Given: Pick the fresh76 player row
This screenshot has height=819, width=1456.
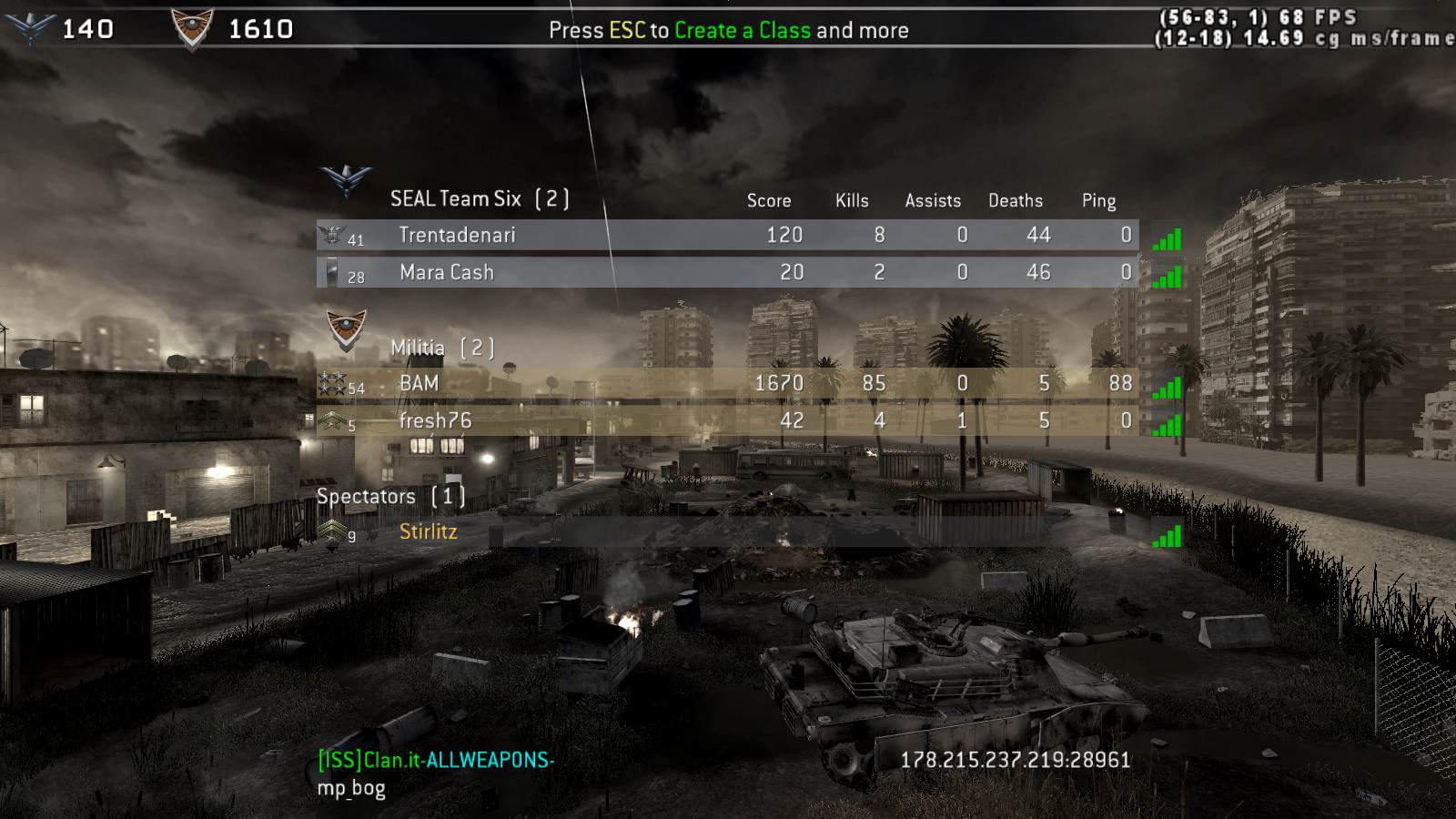Looking at the screenshot, I should (435, 420).
